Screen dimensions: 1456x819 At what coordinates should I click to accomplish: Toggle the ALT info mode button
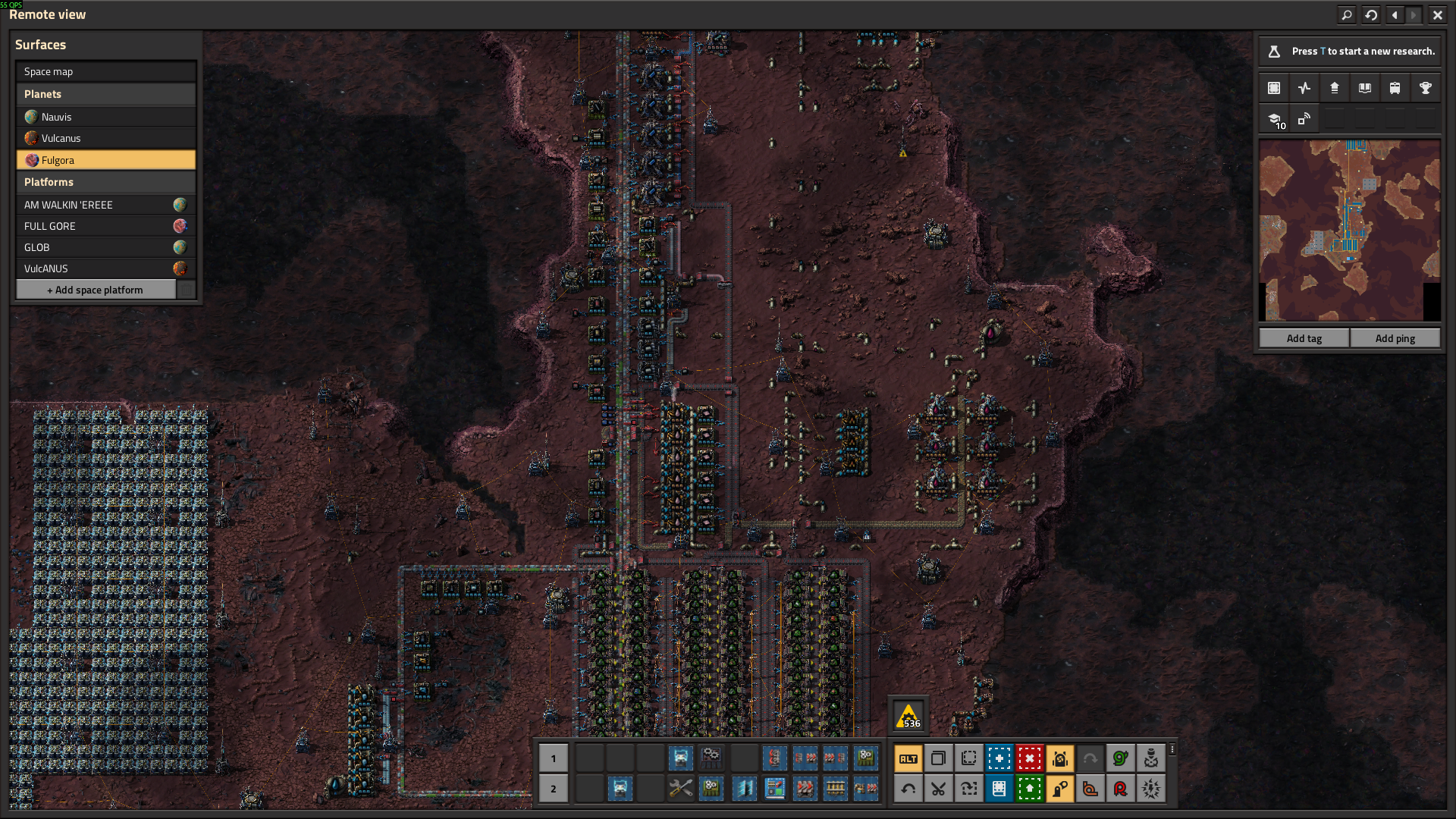click(x=908, y=758)
